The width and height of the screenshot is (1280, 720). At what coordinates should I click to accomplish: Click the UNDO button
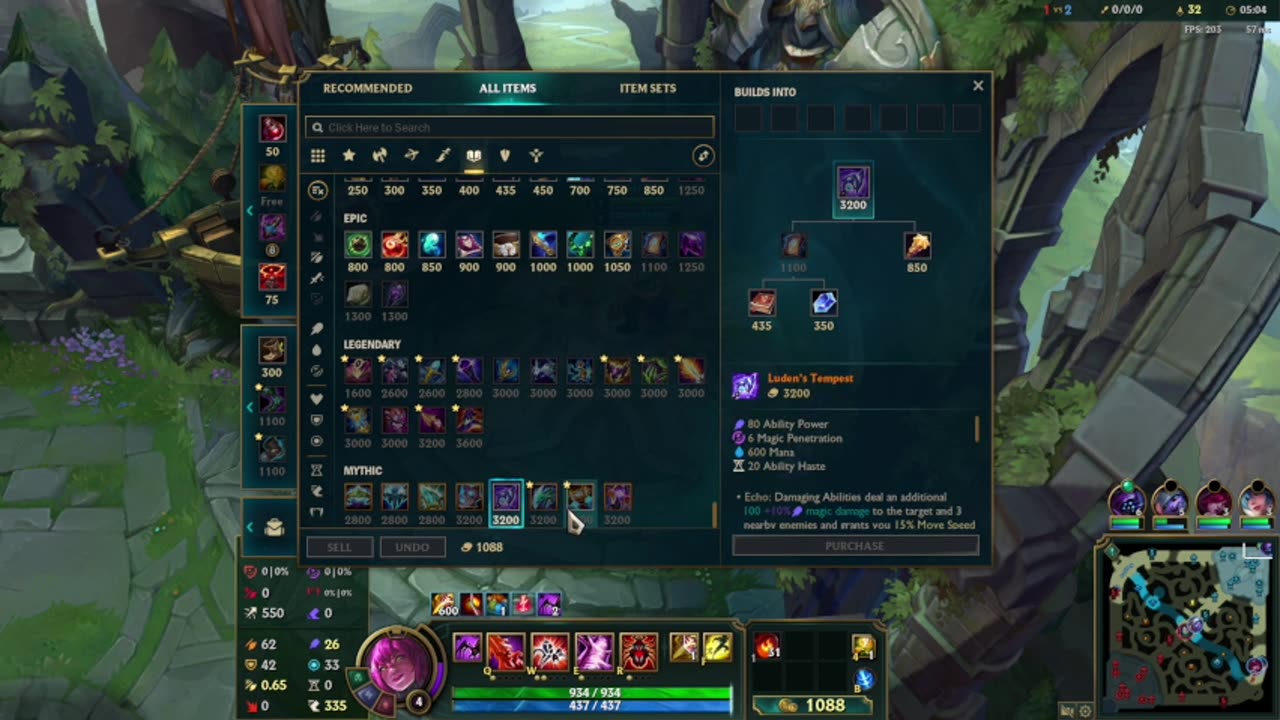point(414,547)
